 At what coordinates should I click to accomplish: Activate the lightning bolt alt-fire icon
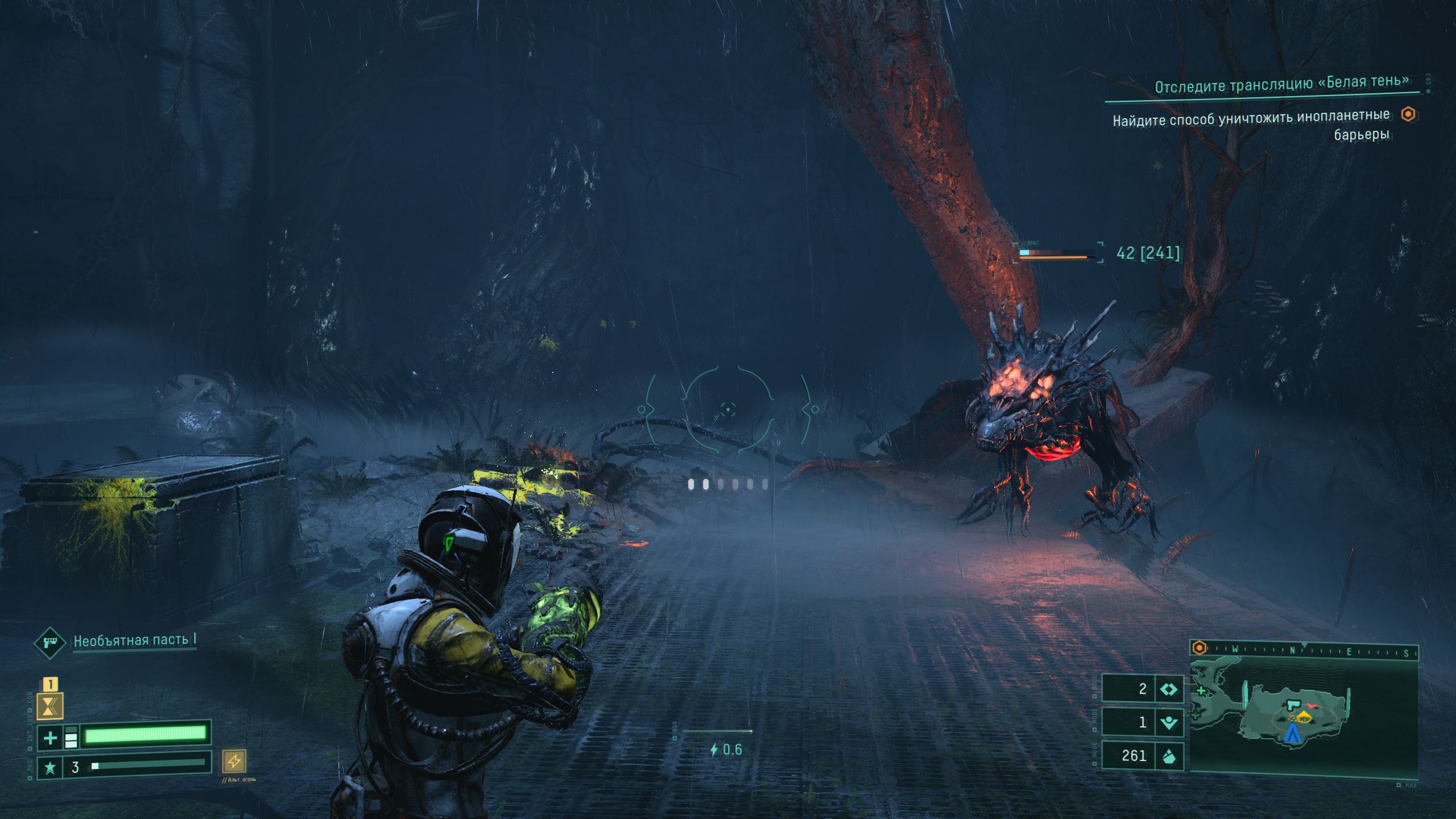point(234,761)
